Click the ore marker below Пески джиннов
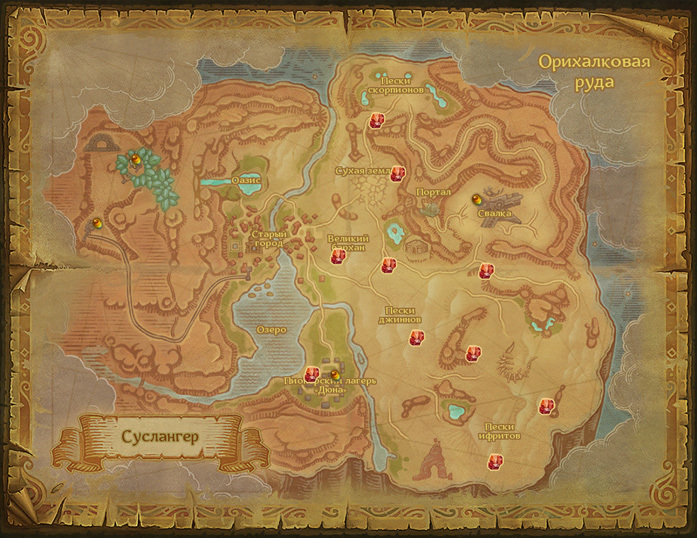The image size is (697, 538). pos(415,338)
